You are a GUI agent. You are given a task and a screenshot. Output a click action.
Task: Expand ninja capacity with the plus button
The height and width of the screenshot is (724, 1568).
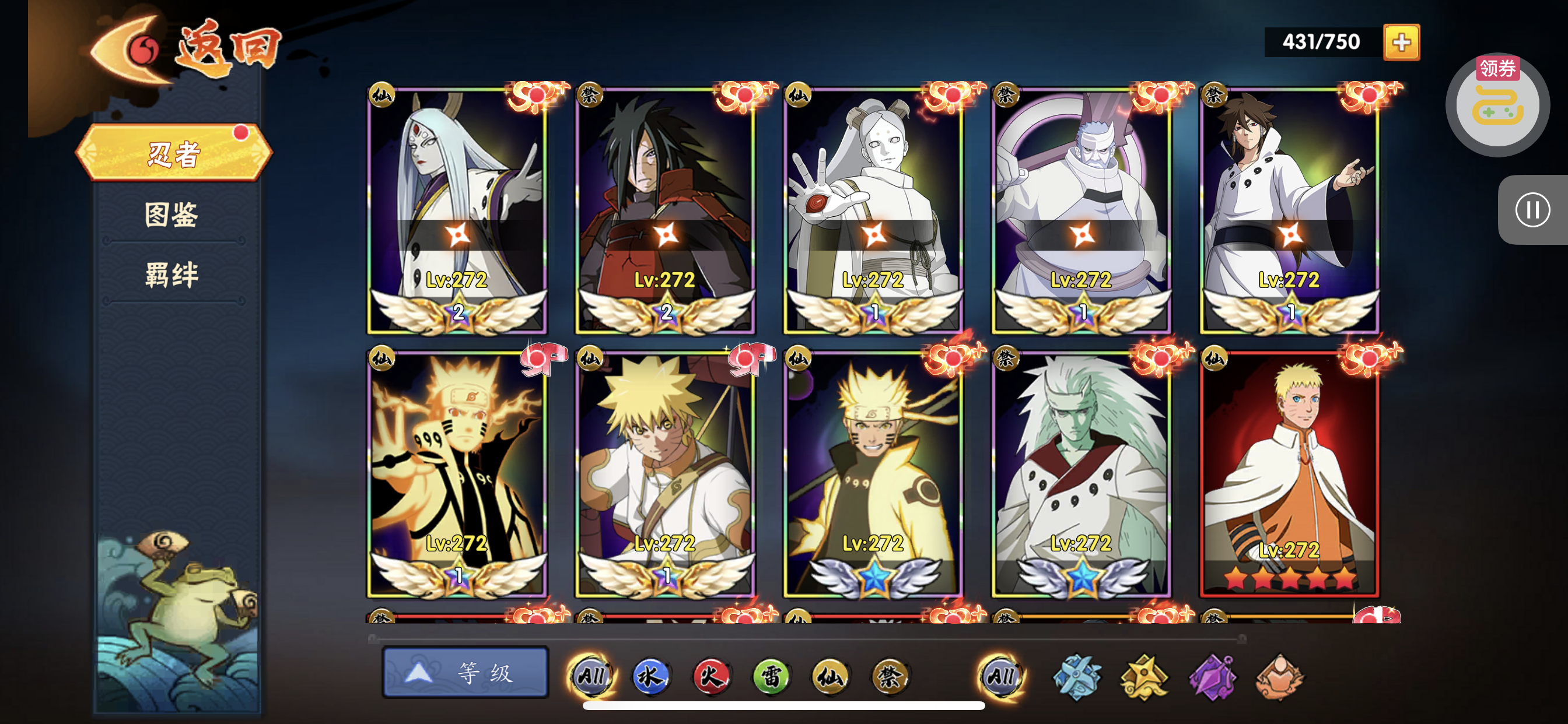(1401, 43)
